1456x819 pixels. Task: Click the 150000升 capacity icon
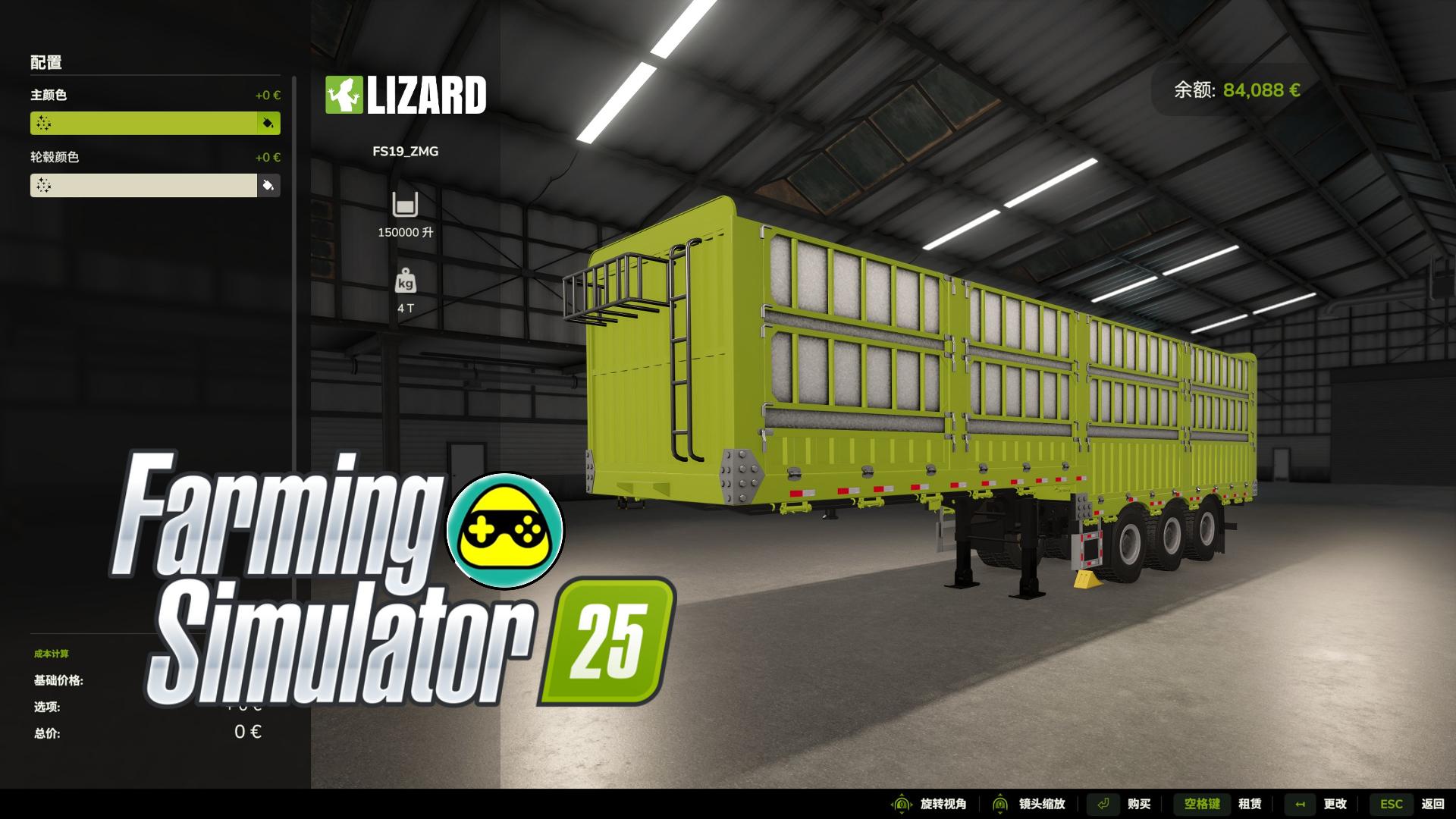tap(406, 206)
